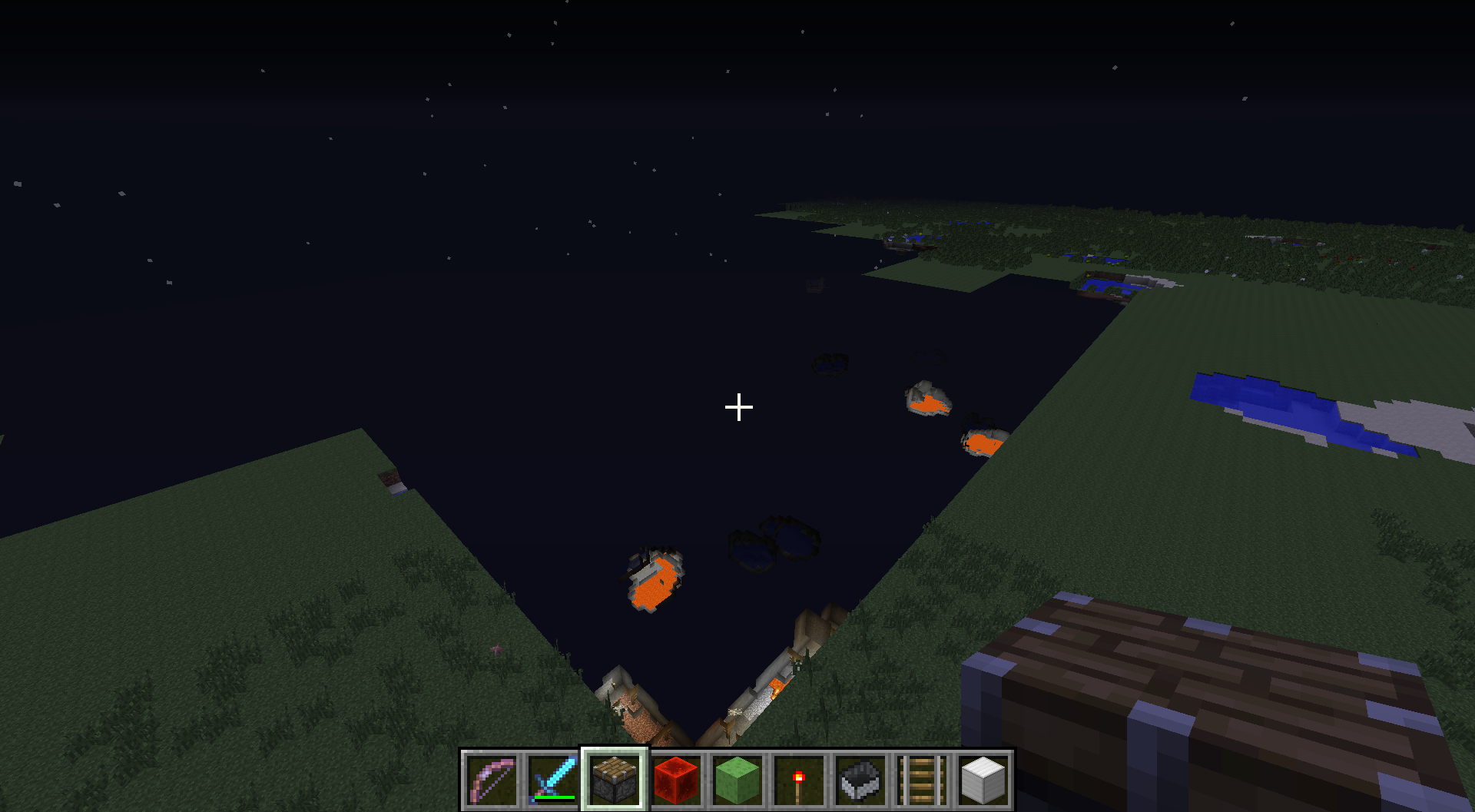Choose the minecart hotbar slot

tap(860, 780)
